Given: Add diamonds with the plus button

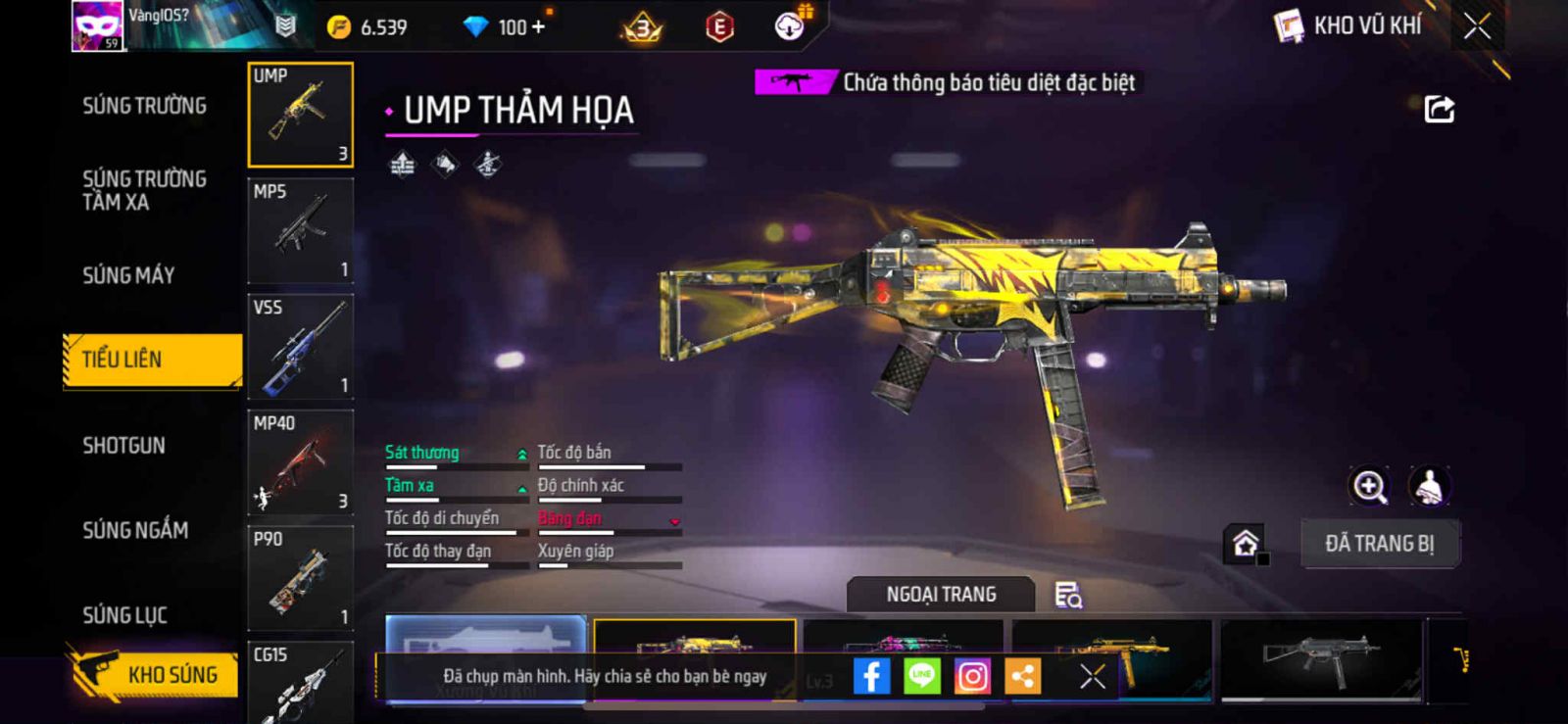Looking at the screenshot, I should (x=537, y=27).
